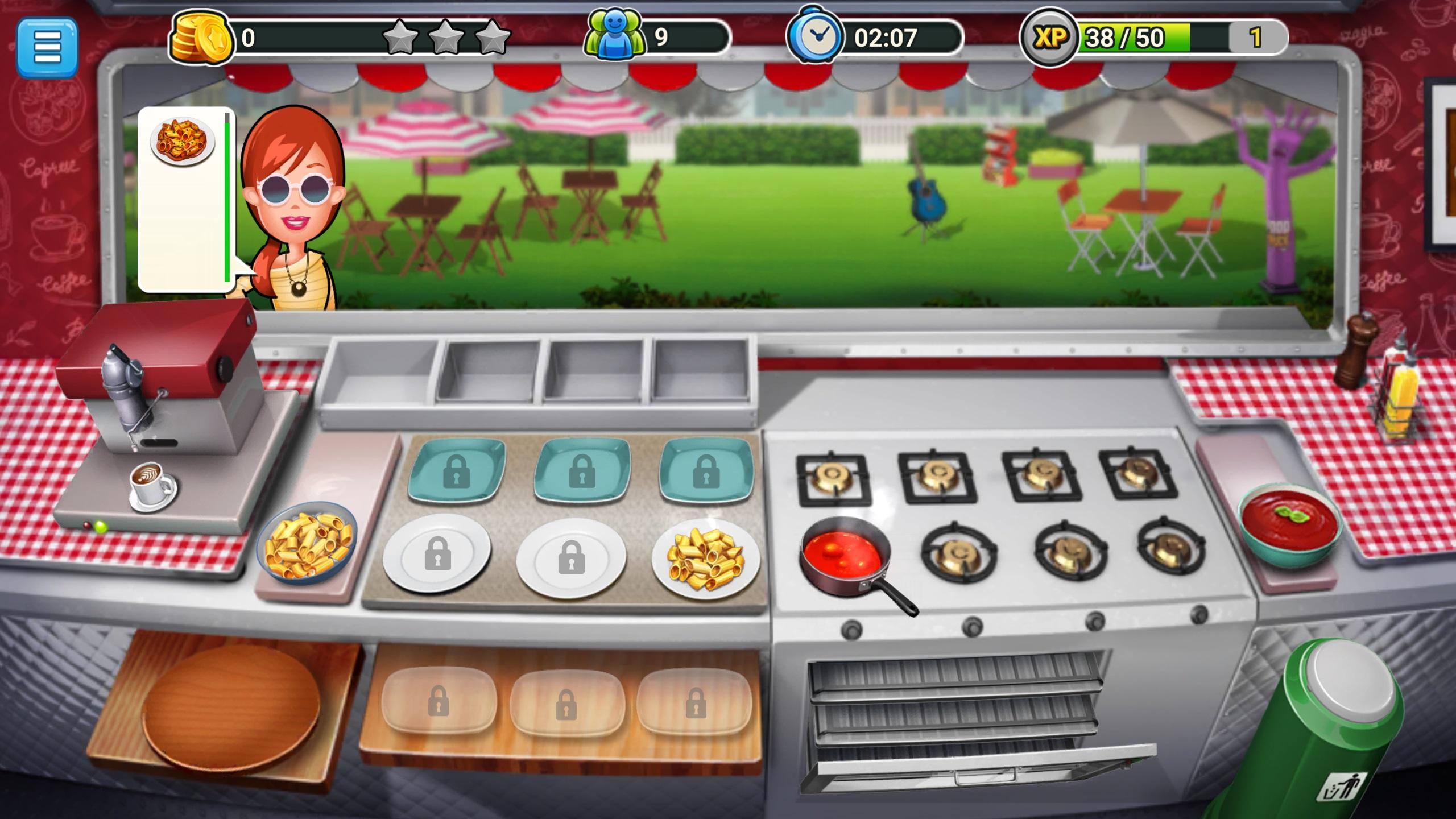1456x819 pixels.
Task: Click the gold coins counter icon
Action: [202, 37]
